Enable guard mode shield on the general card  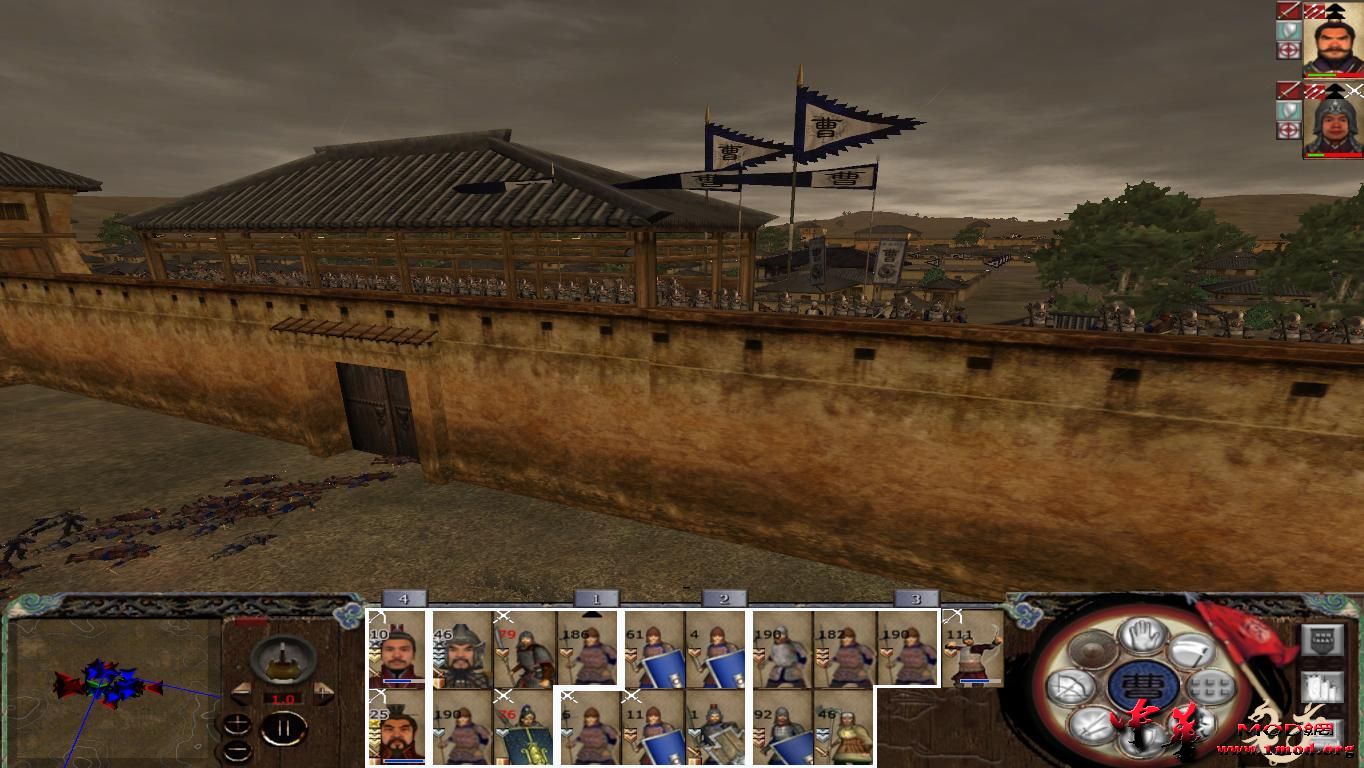[x=1288, y=31]
